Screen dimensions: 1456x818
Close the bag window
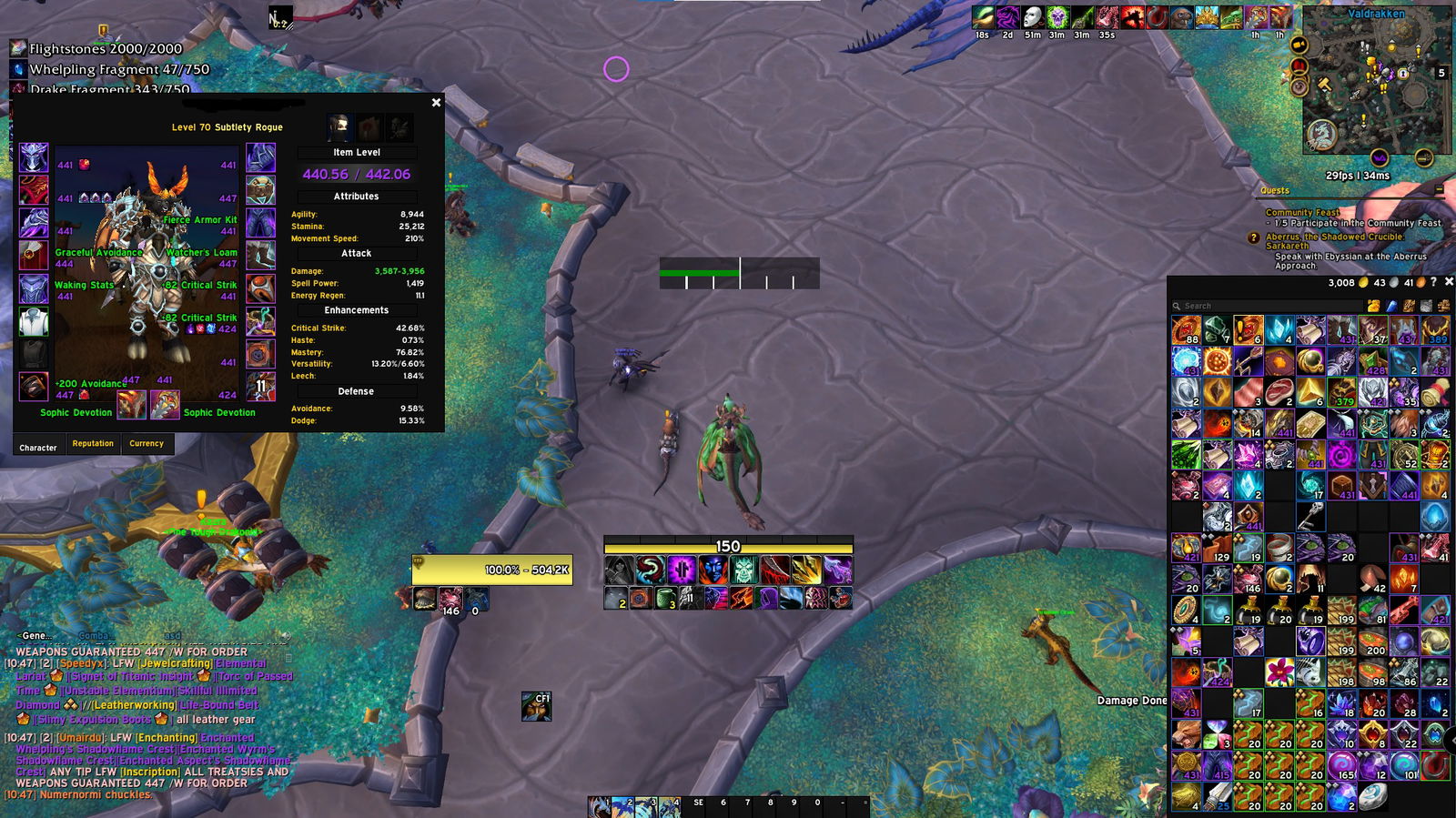[x=1449, y=282]
